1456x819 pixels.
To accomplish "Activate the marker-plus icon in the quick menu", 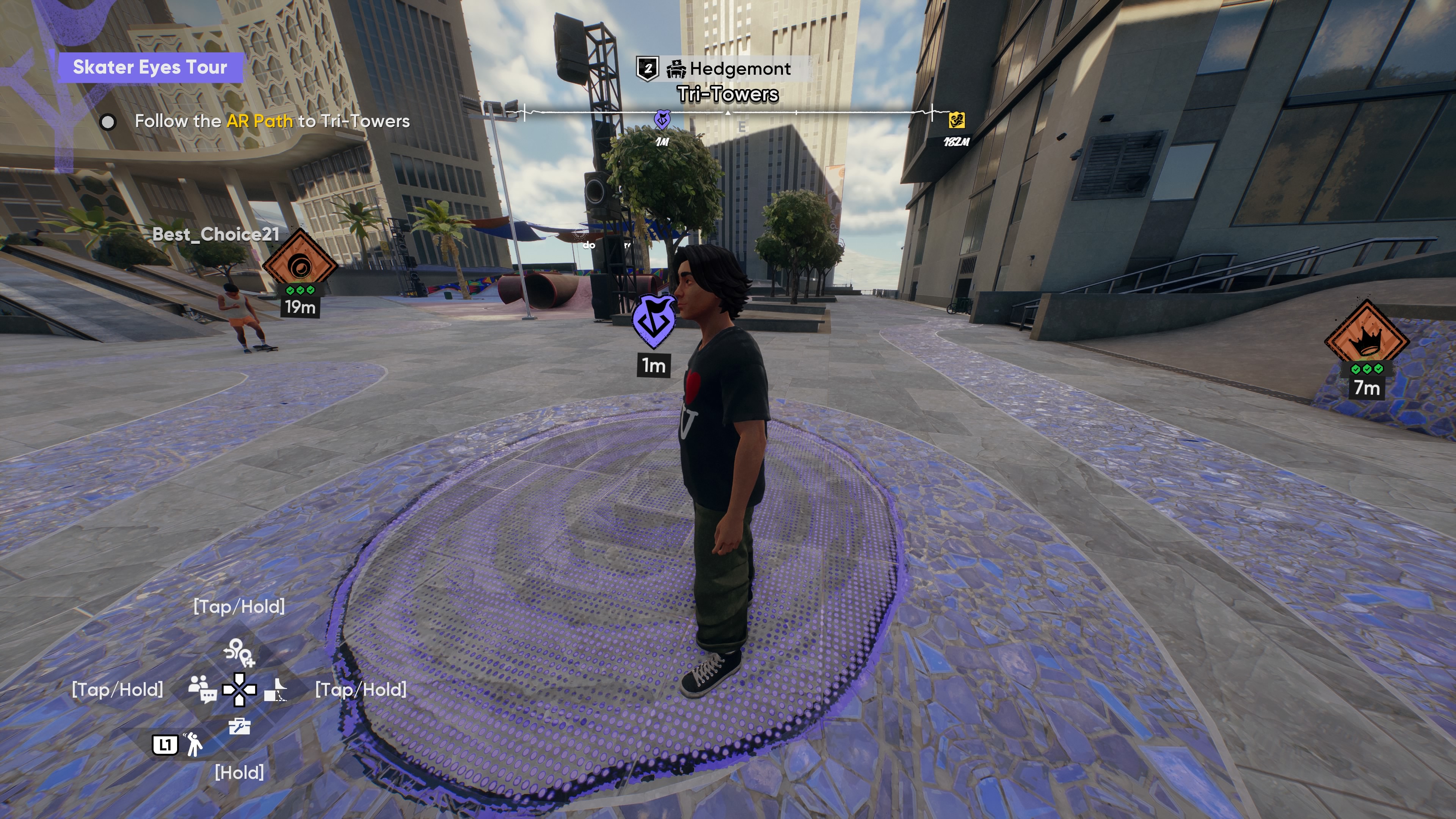I will (239, 652).
